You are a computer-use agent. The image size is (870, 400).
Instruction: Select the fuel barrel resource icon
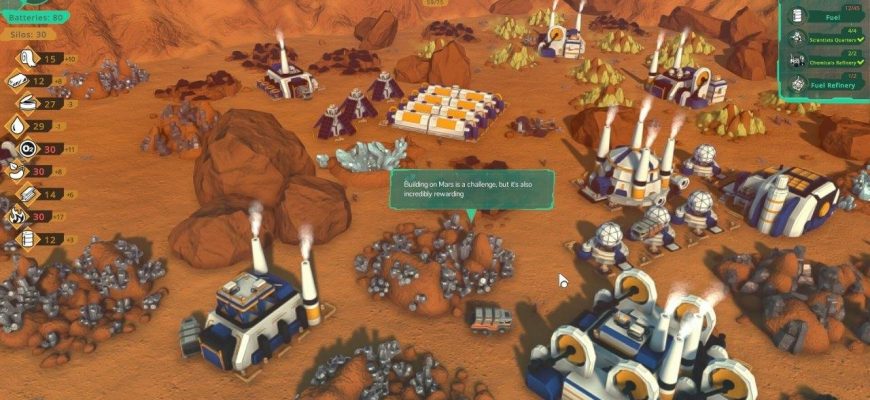coord(22,239)
